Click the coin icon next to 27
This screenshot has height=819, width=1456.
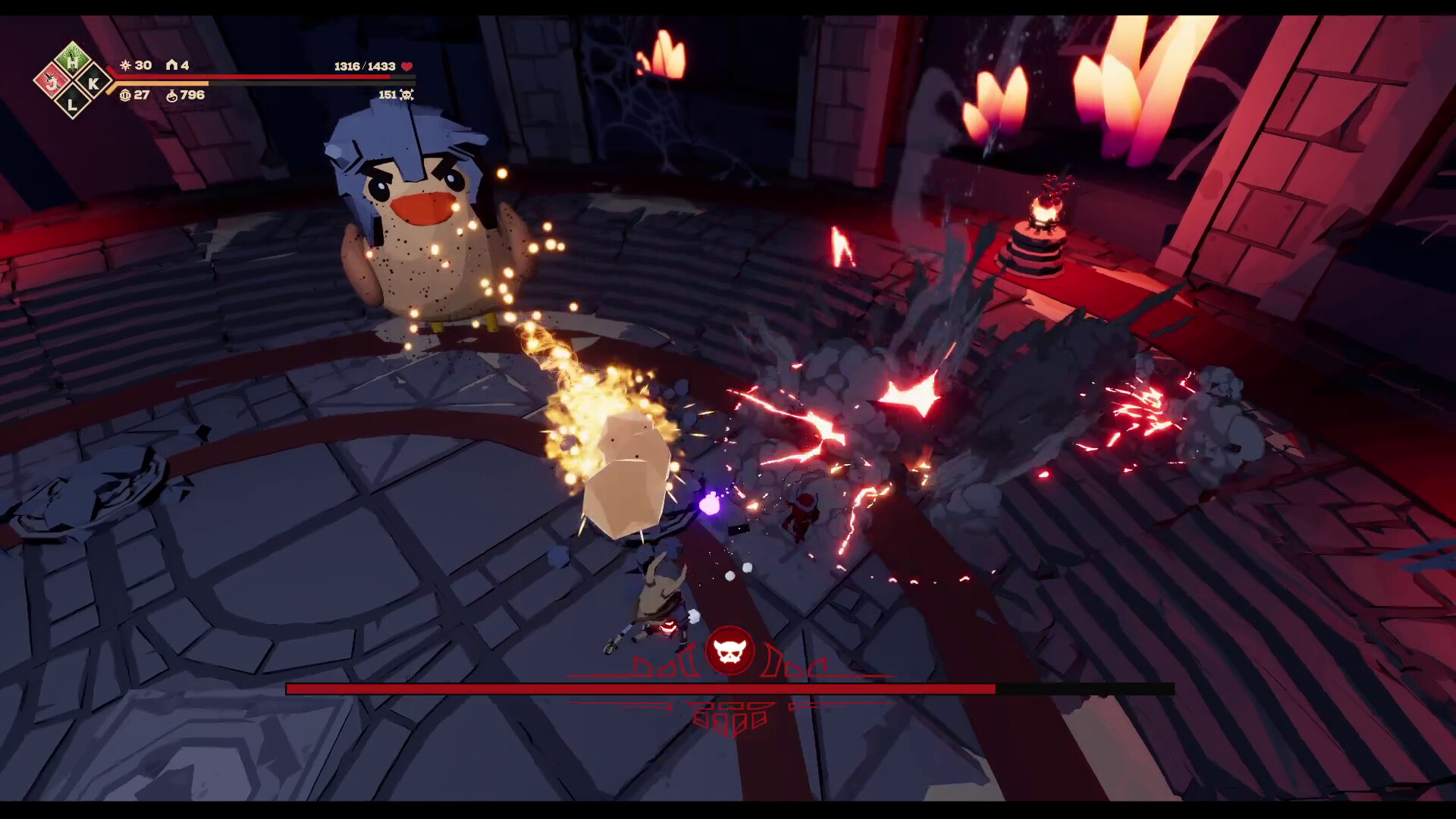click(124, 96)
